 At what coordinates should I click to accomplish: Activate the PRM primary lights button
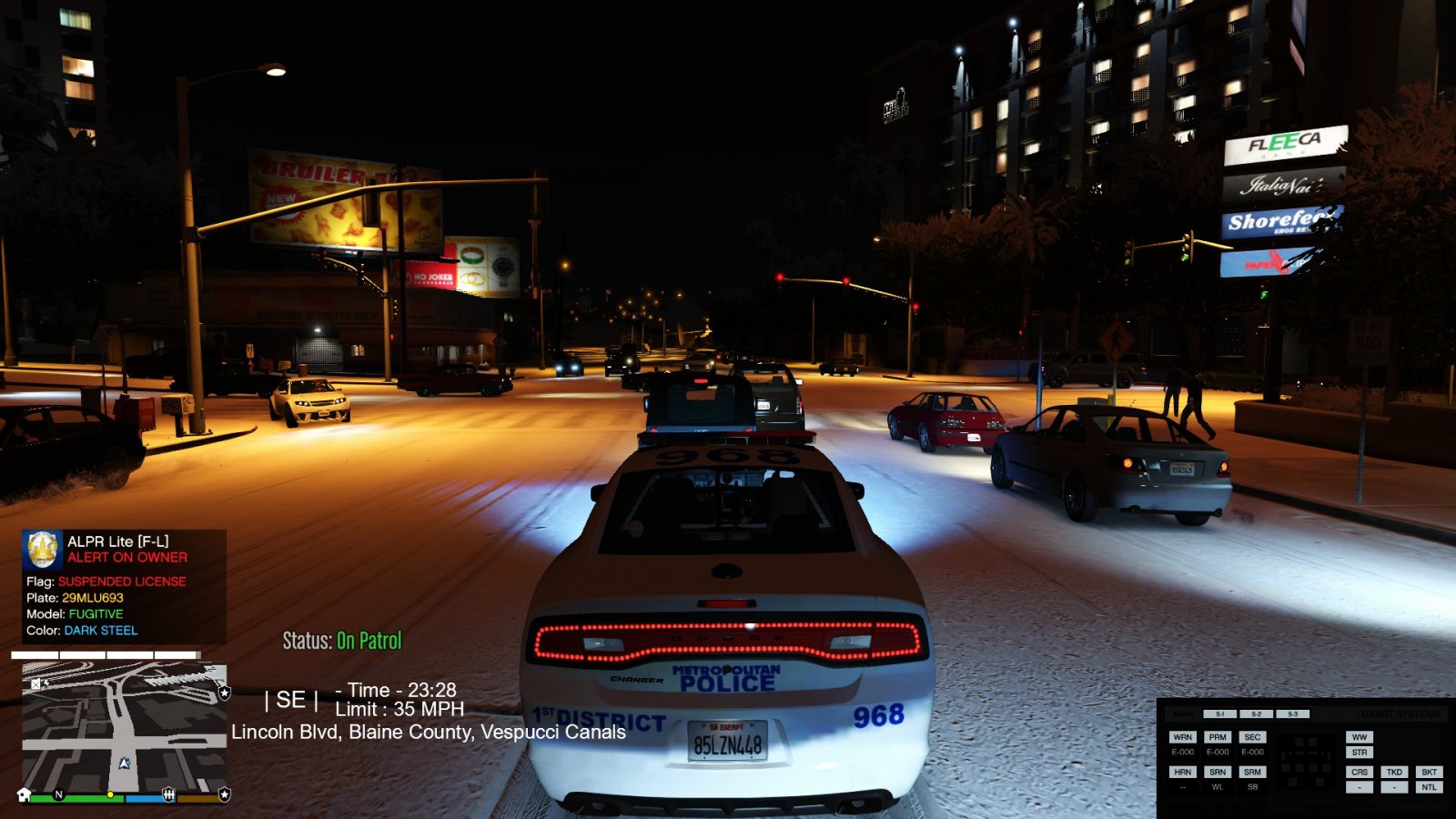1218,737
